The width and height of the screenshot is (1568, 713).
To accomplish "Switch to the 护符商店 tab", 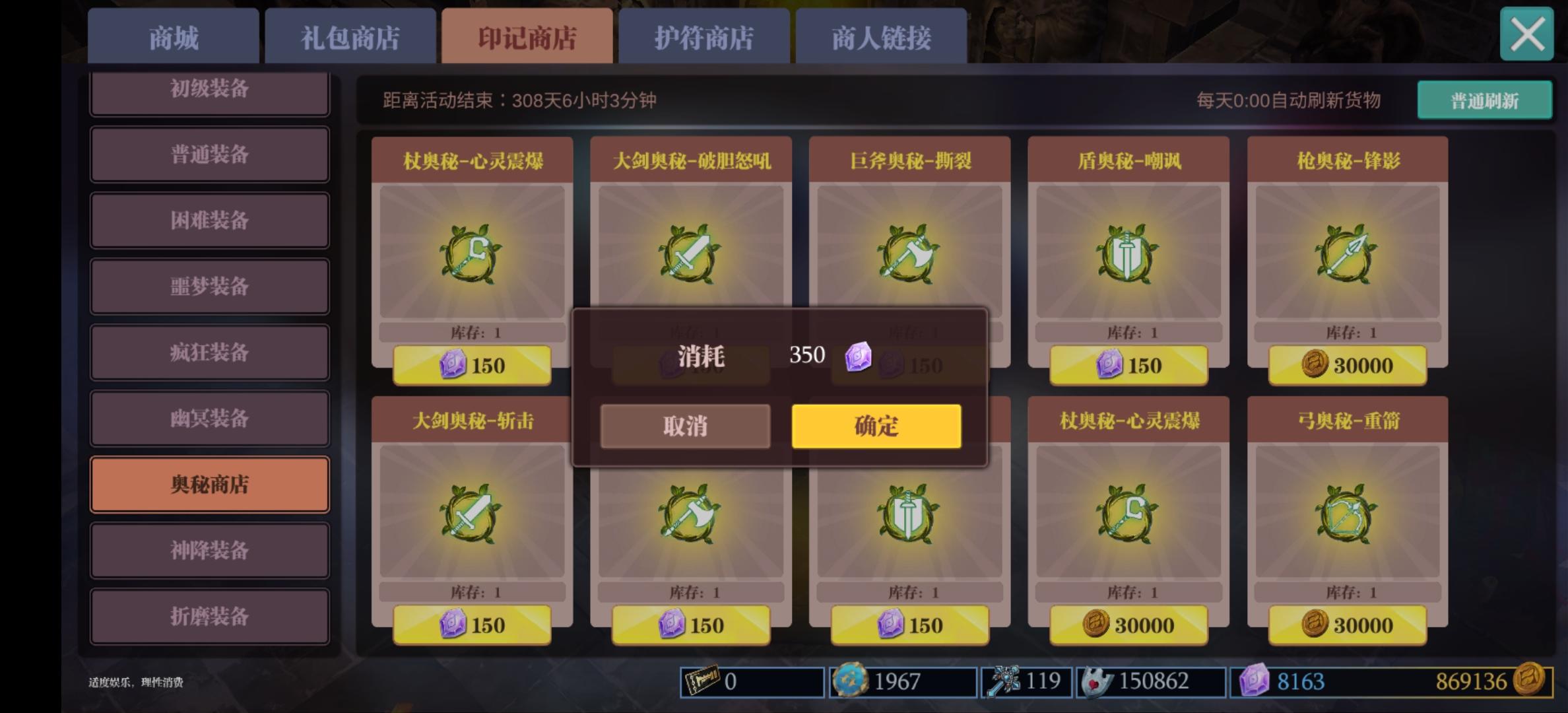I will 703,38.
